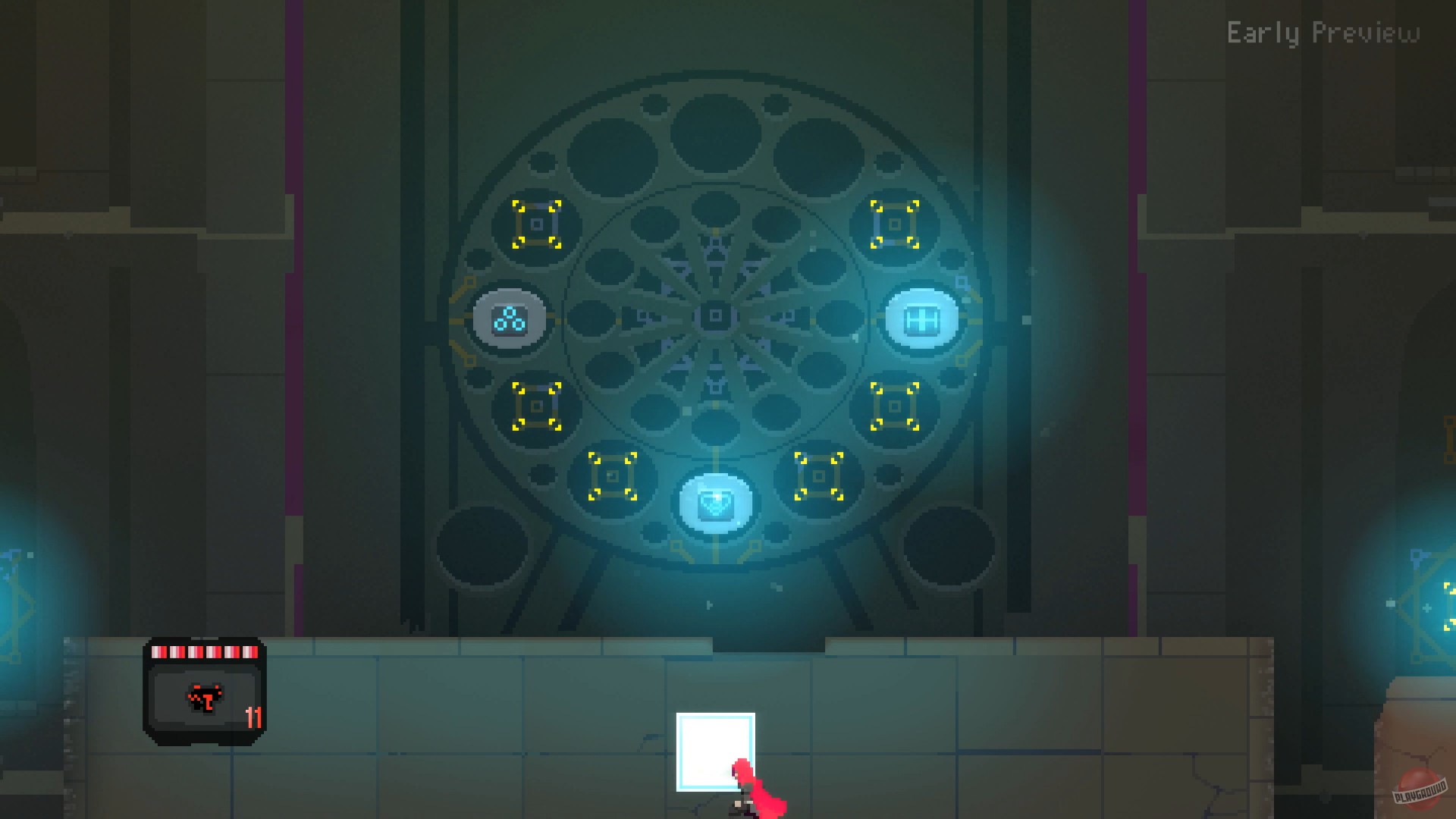Click the ammo count showing 11

coord(254,717)
